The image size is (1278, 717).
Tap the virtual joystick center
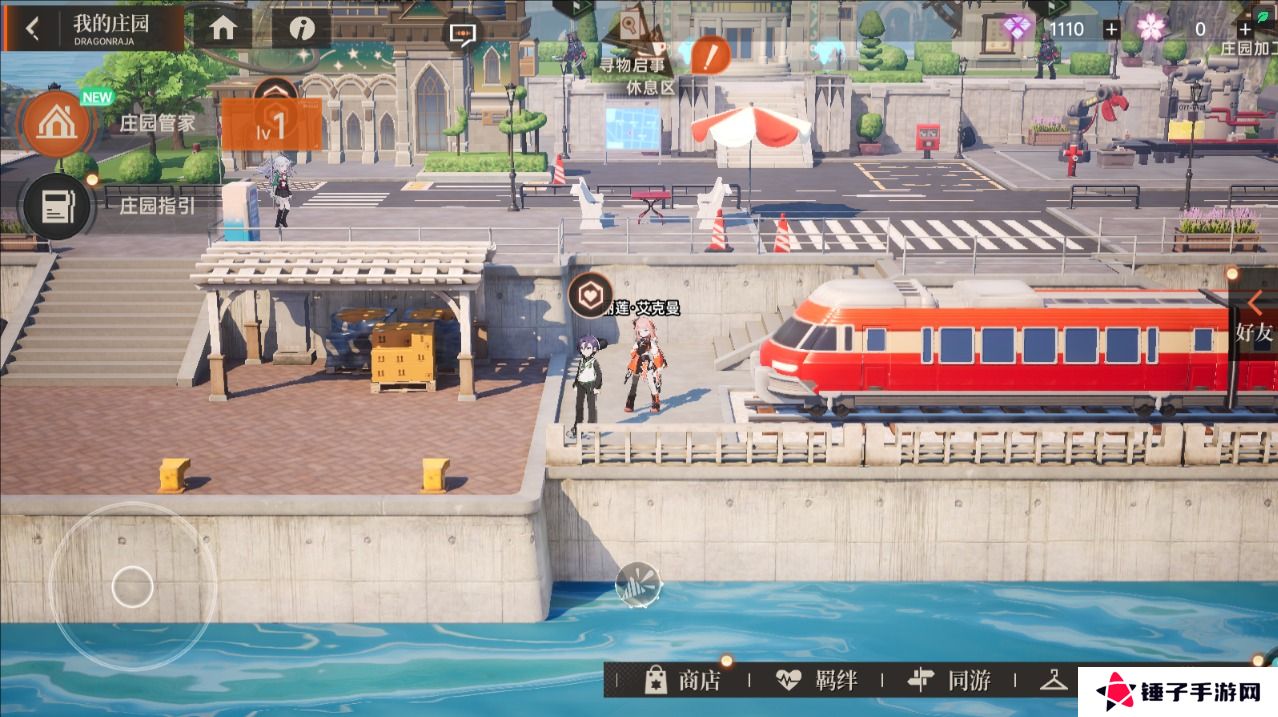pos(132,586)
